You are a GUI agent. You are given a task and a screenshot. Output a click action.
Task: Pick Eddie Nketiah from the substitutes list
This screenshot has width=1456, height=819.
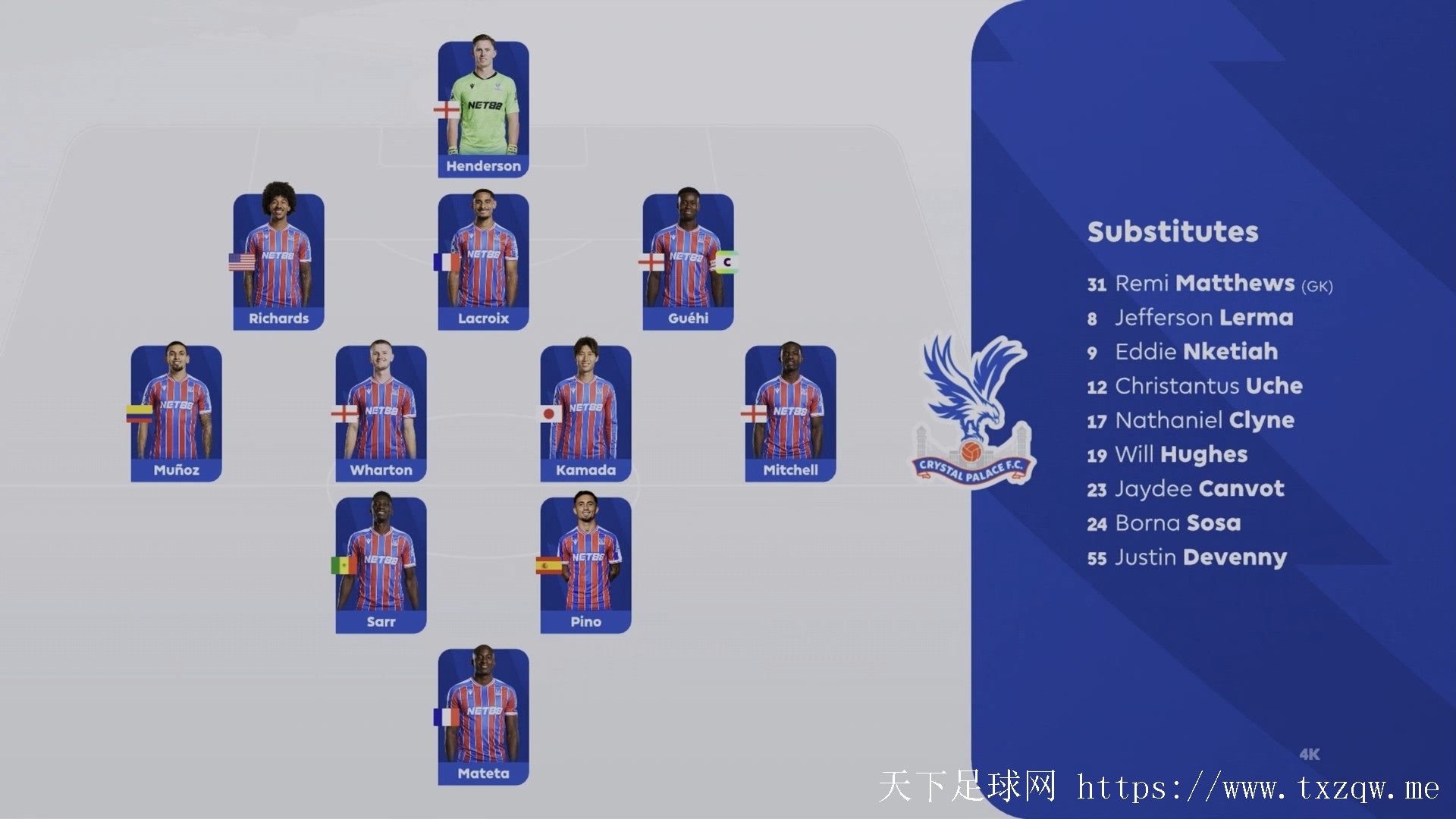(x=1195, y=352)
